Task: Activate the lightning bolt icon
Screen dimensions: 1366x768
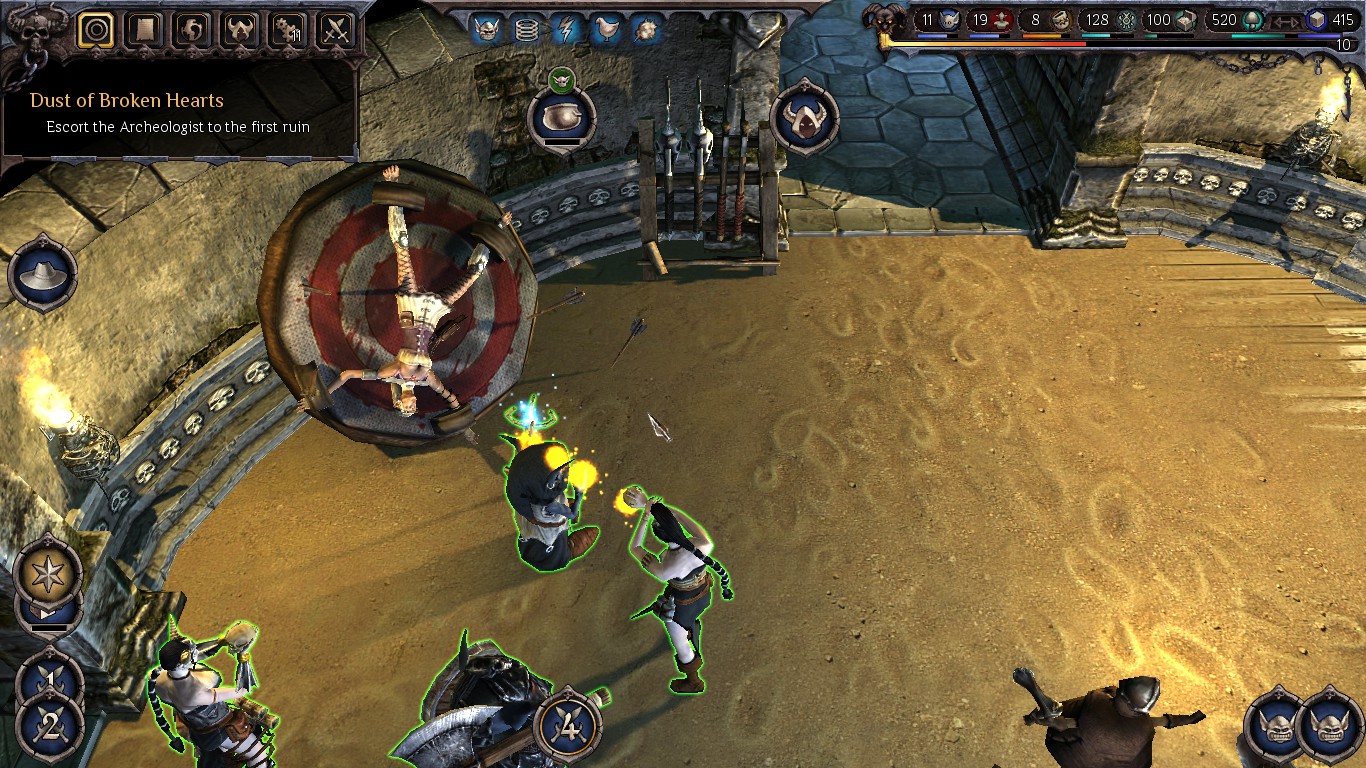Action: (565, 30)
